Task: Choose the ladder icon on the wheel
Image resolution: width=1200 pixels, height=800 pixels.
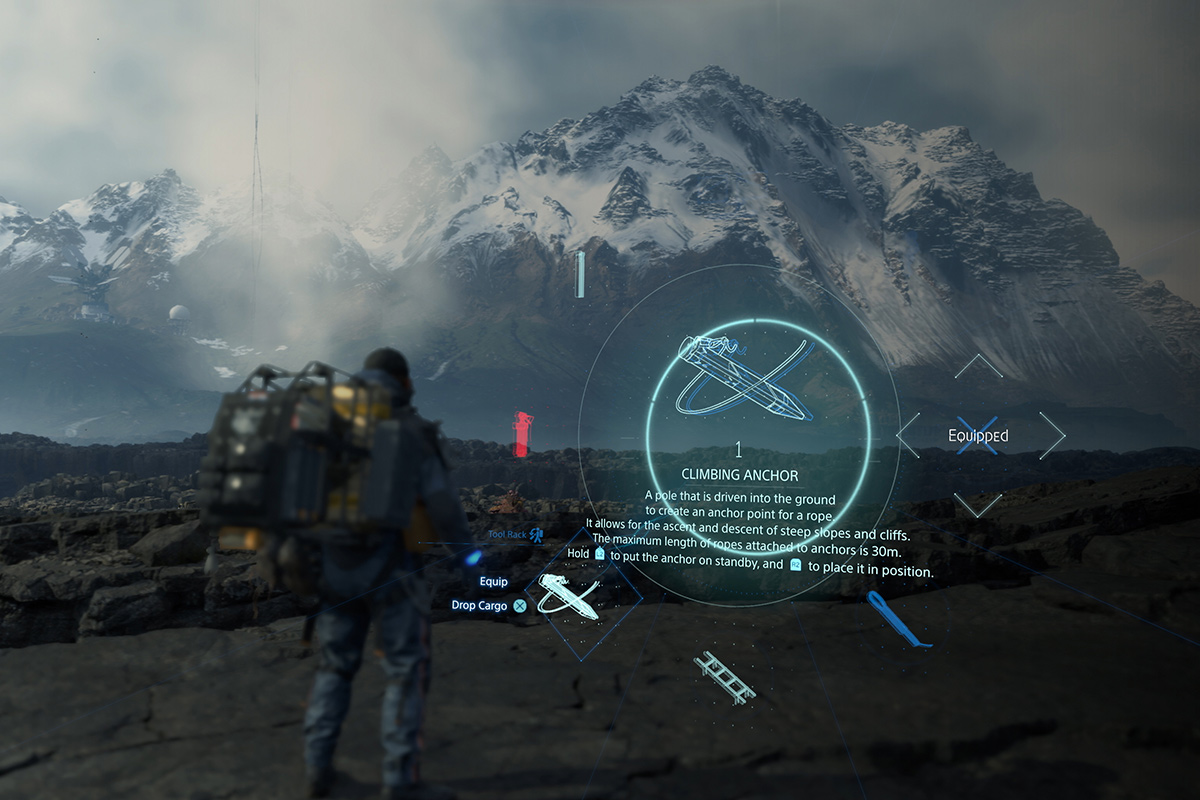Action: point(725,677)
